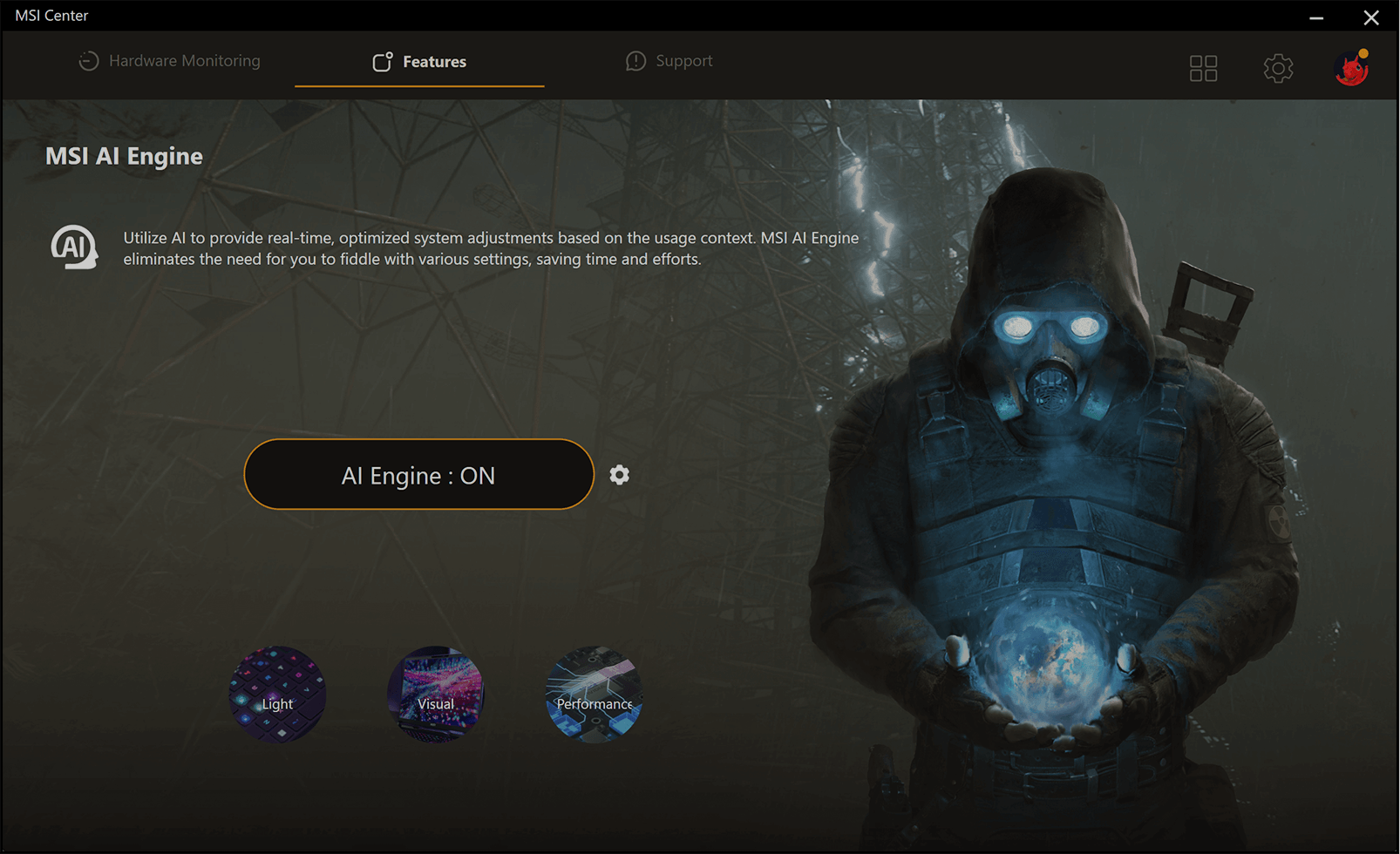Click the red dragon profile avatar

click(1351, 68)
